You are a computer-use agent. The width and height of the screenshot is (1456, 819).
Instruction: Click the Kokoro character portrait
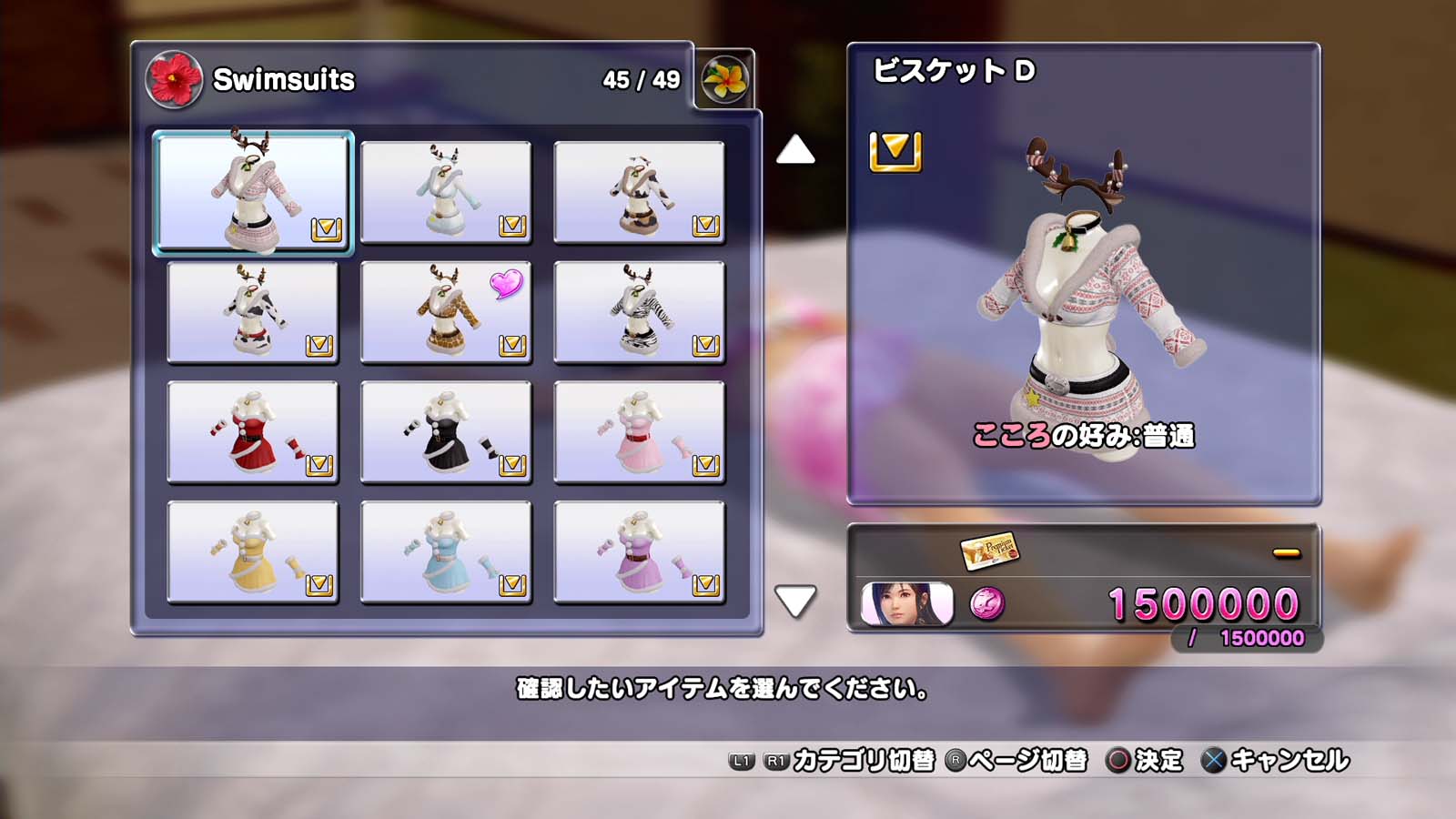pos(906,604)
